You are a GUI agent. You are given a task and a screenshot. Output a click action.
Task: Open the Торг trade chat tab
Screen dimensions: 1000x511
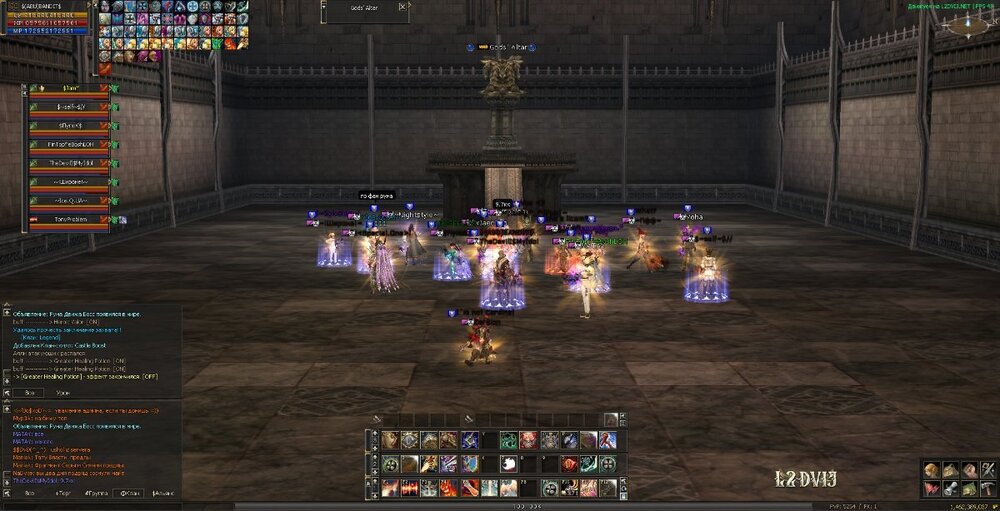63,493
